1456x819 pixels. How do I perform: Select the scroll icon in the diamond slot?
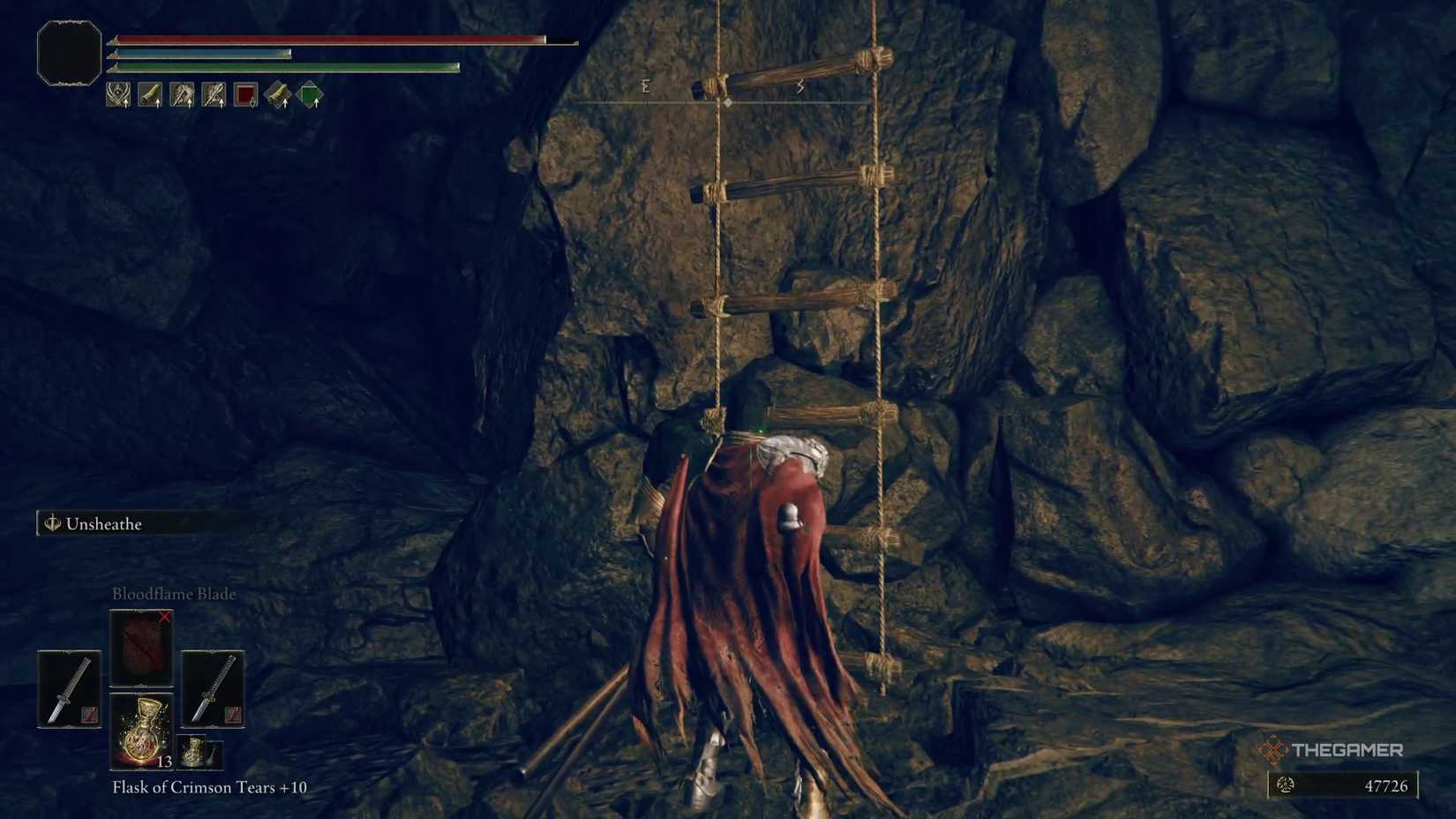(280, 94)
